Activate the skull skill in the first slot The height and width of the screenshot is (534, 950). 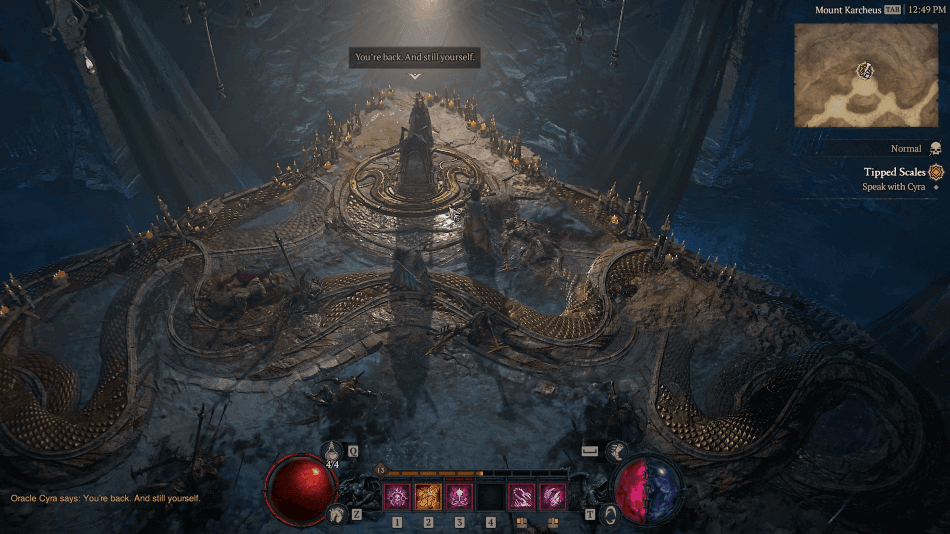coord(397,496)
